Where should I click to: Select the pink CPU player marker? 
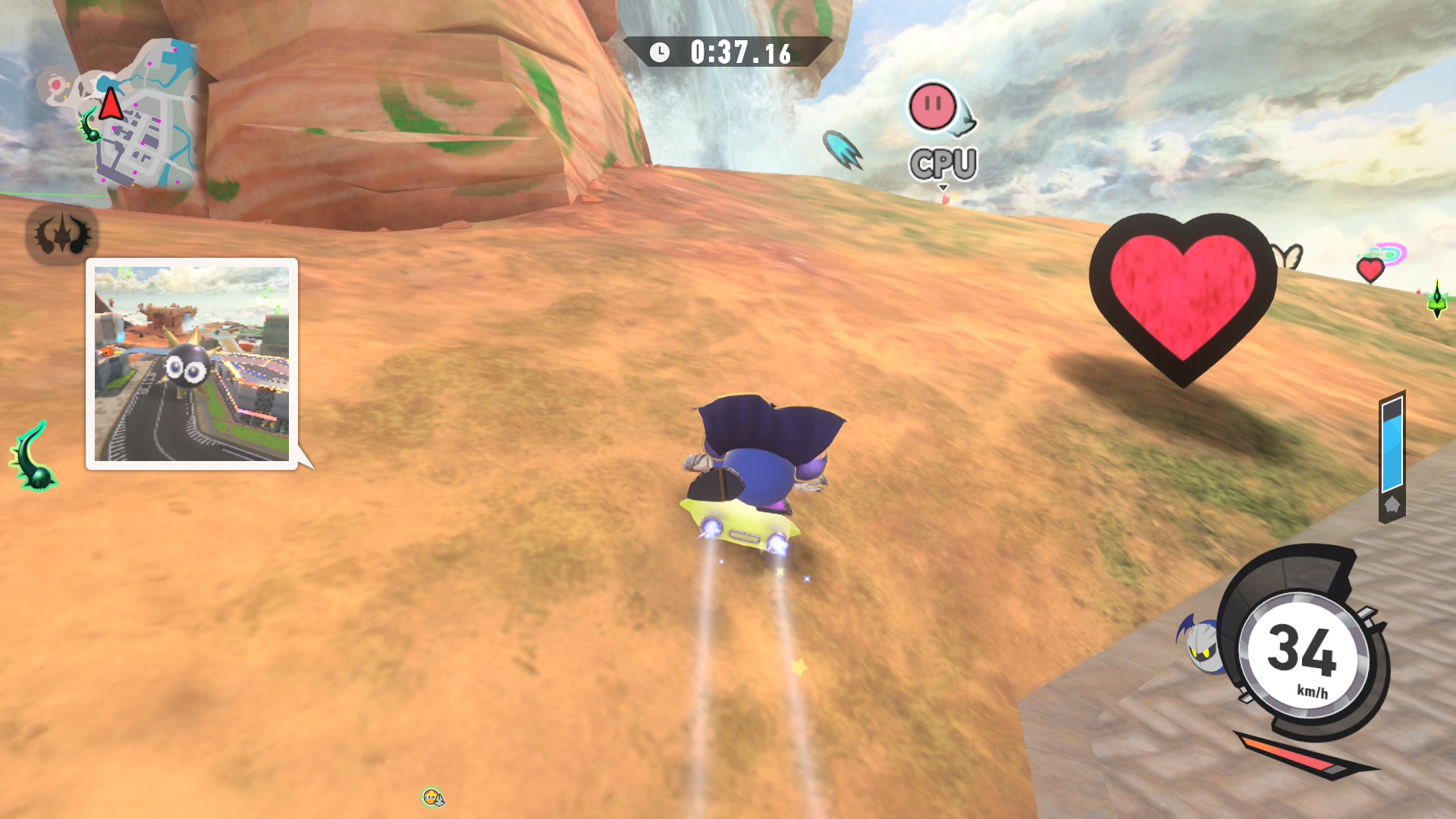pyautogui.click(x=934, y=107)
